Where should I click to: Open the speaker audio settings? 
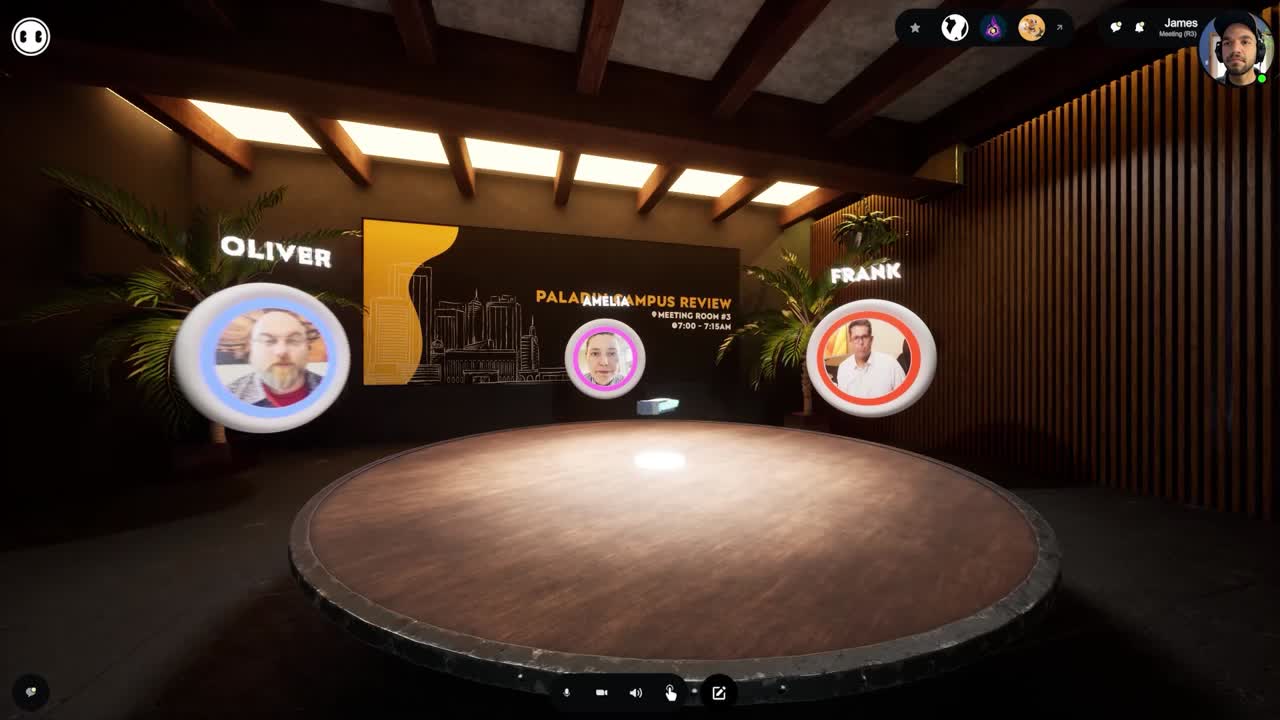click(x=634, y=692)
